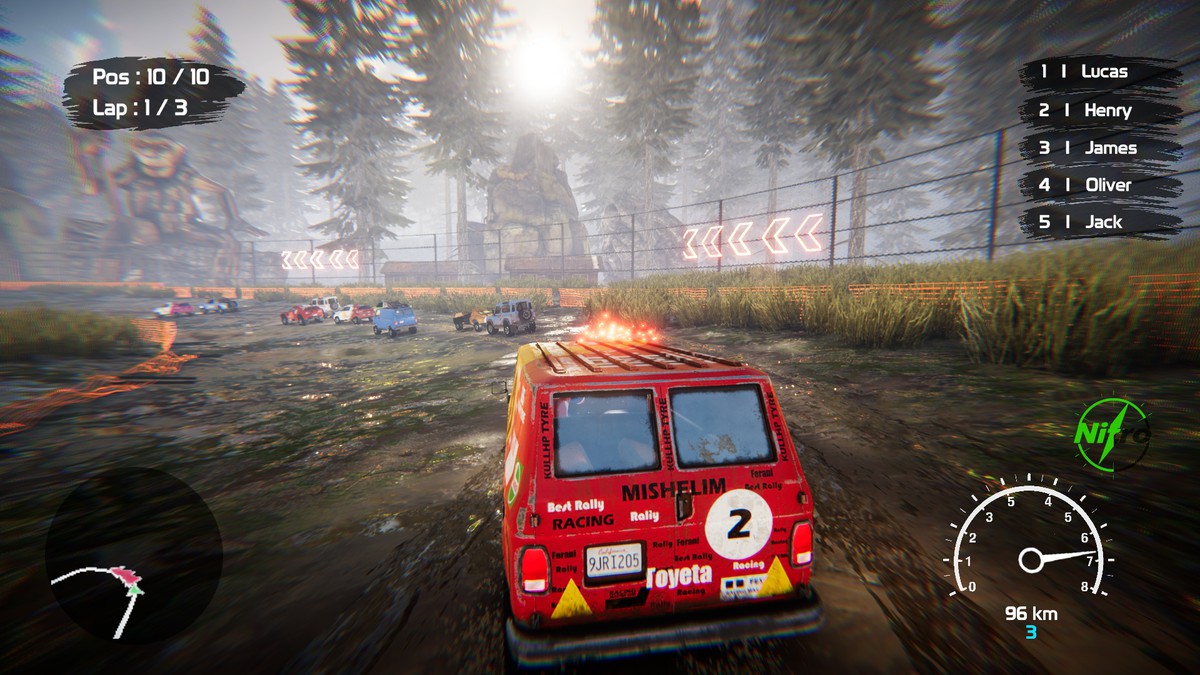Image resolution: width=1200 pixels, height=675 pixels.
Task: Click Oliver's leaderboard entry
Action: (x=1098, y=185)
